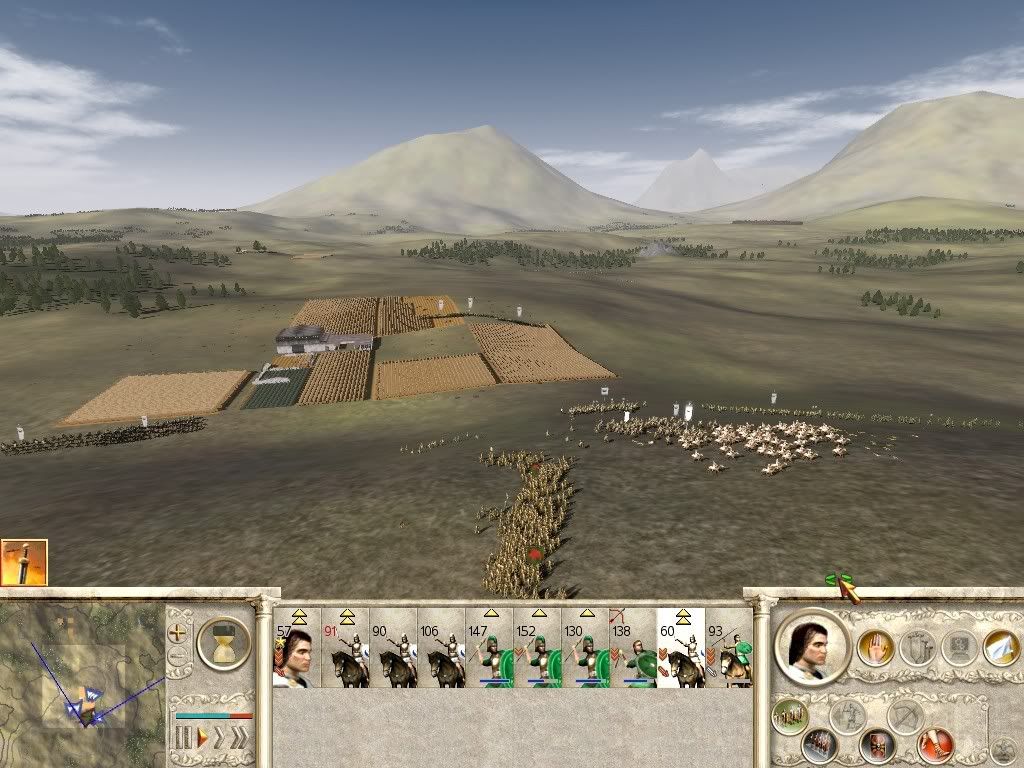Select the general's unit card with 57 men
Screen dimensions: 1024x768
[296, 648]
